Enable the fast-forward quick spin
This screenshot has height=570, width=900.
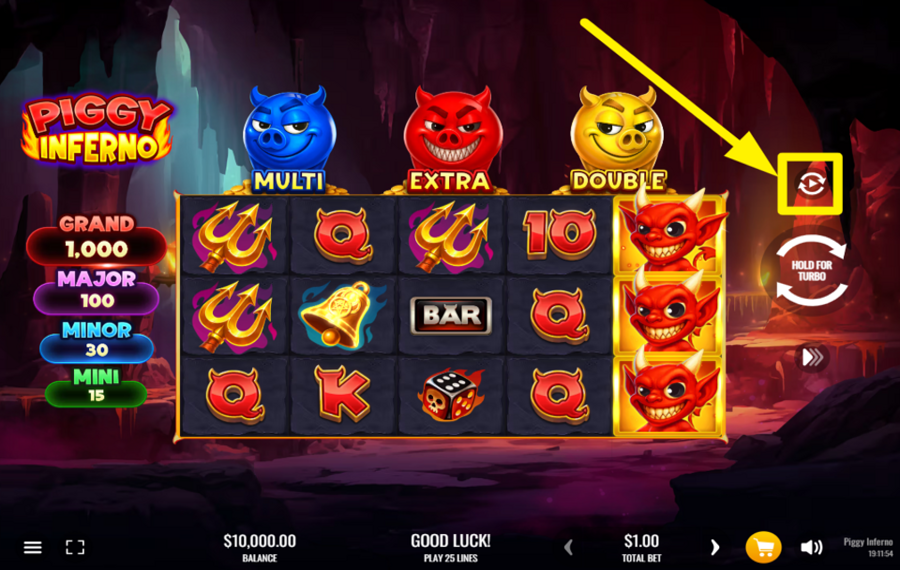tap(811, 357)
